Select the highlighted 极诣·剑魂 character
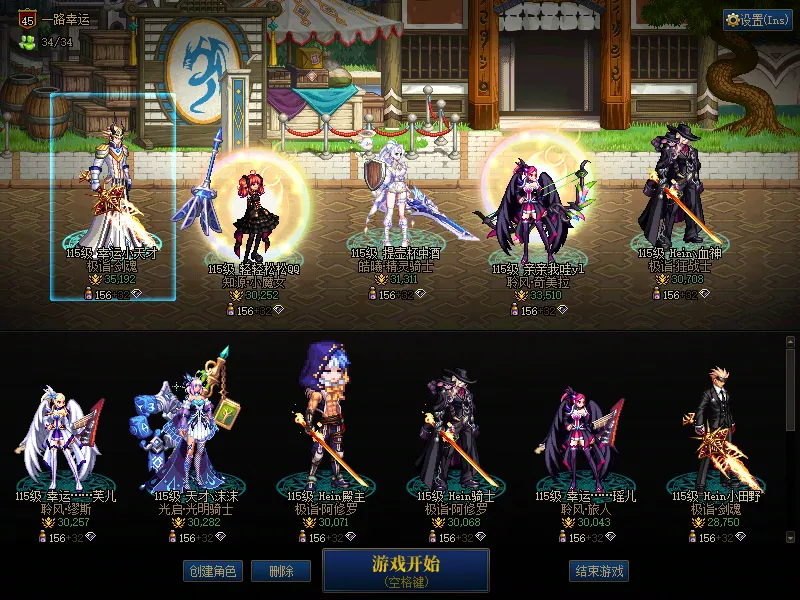Screen dimensions: 800x600 click(113, 200)
